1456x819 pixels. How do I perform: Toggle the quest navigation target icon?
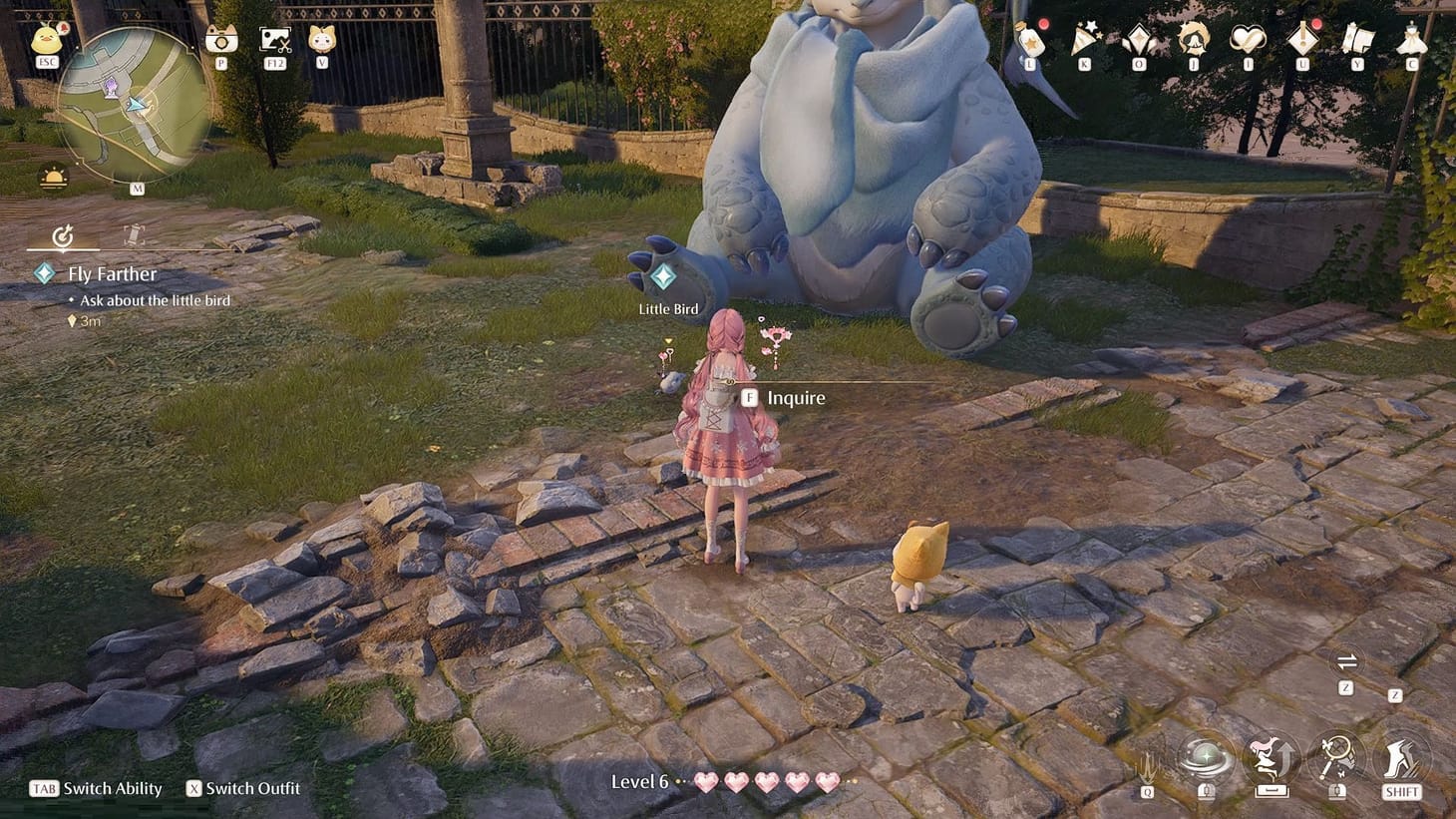tap(63, 237)
